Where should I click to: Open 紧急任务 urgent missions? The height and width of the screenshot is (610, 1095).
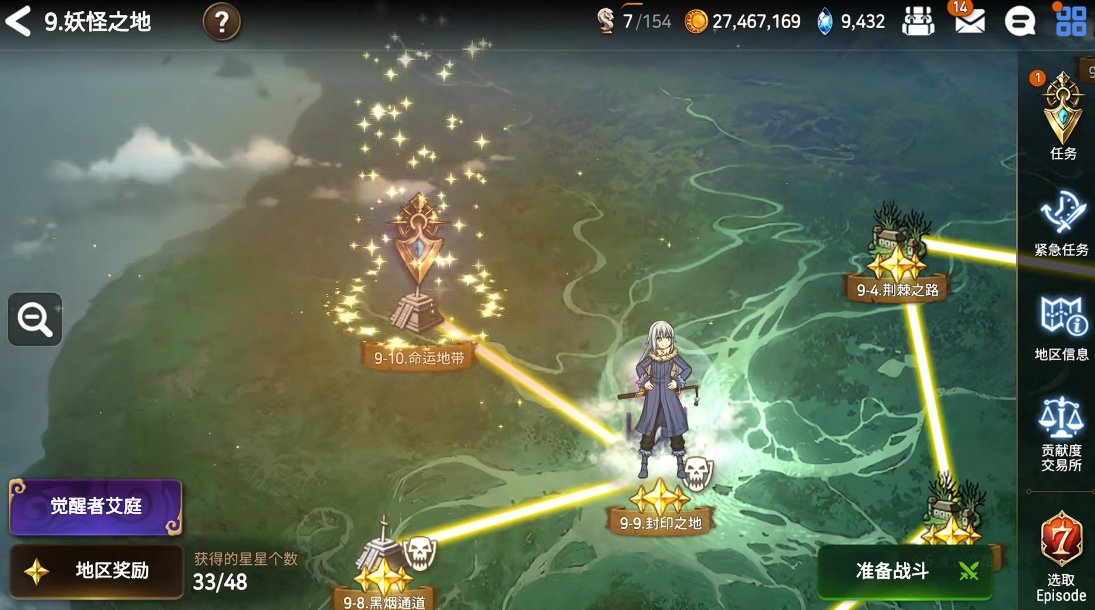[1061, 222]
